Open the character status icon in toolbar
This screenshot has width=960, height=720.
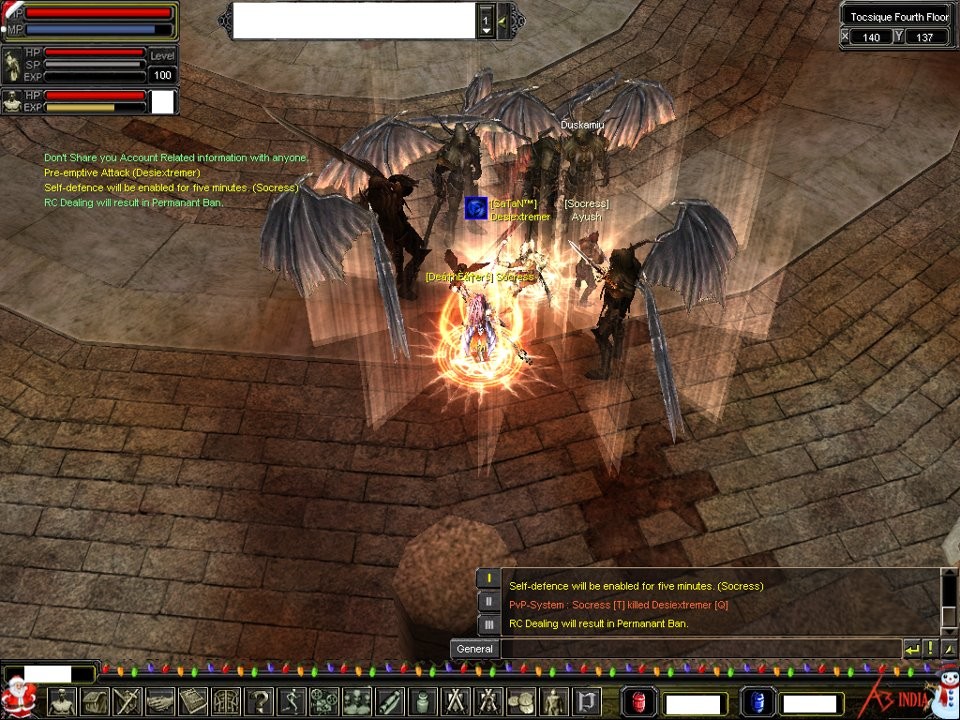click(62, 702)
